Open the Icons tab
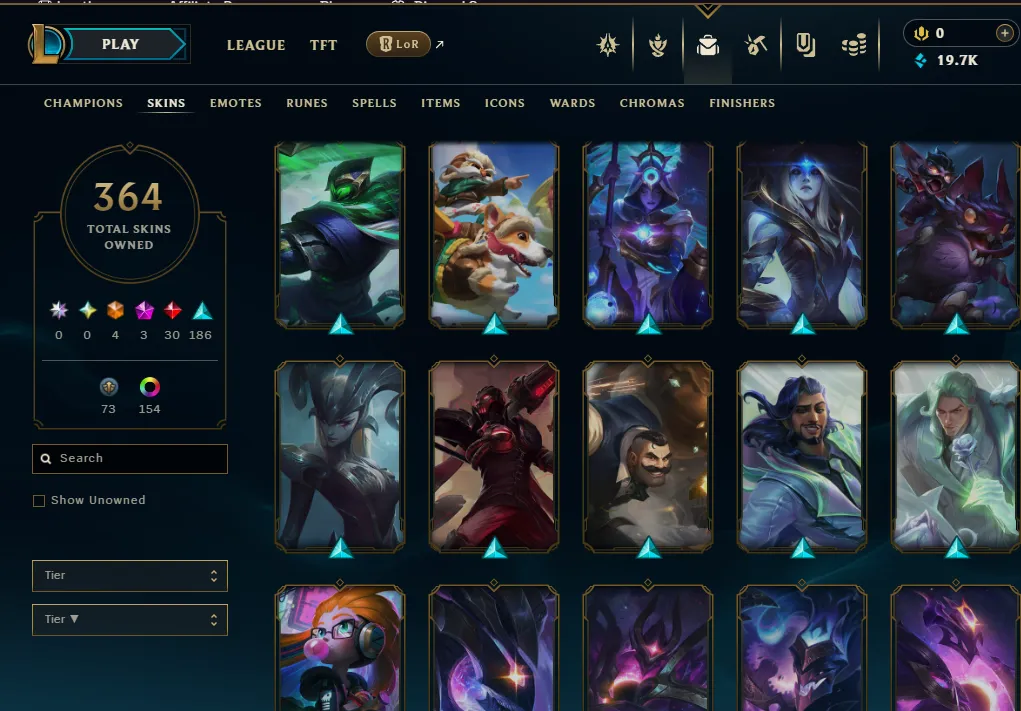The image size is (1021, 711). point(505,103)
